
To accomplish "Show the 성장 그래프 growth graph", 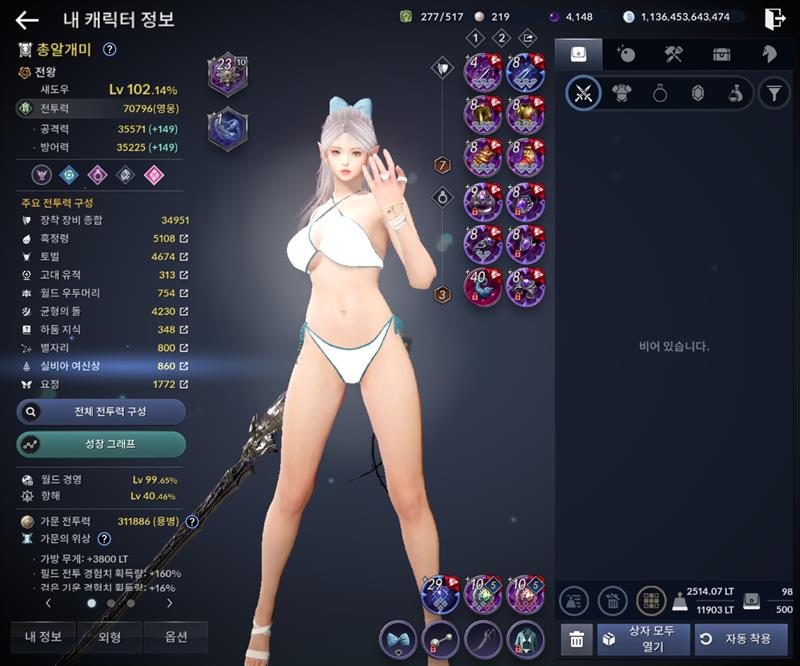I will (x=101, y=444).
